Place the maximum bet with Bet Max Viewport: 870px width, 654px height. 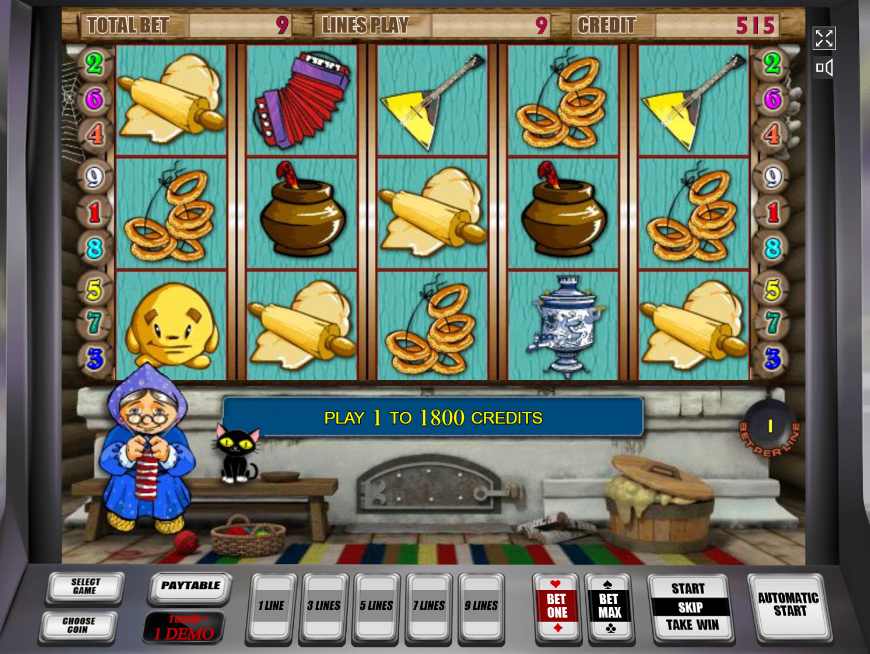pos(609,607)
